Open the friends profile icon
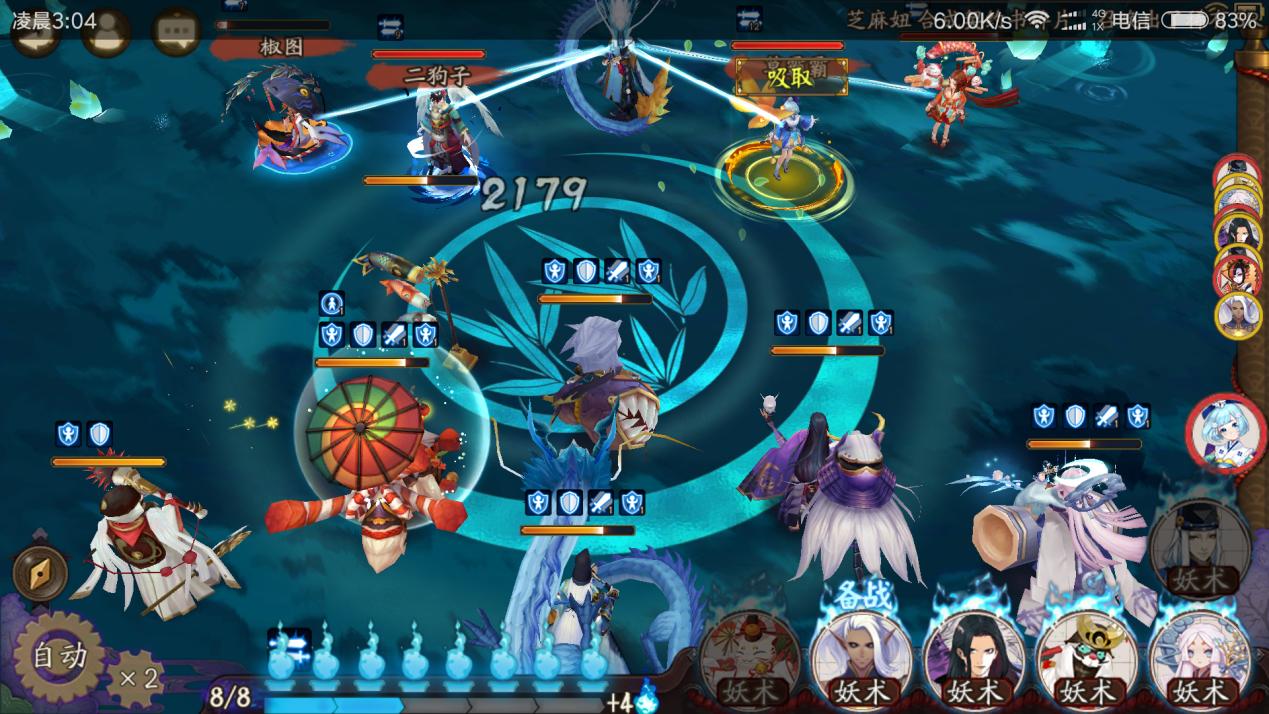The height and width of the screenshot is (714, 1269). [x=106, y=34]
